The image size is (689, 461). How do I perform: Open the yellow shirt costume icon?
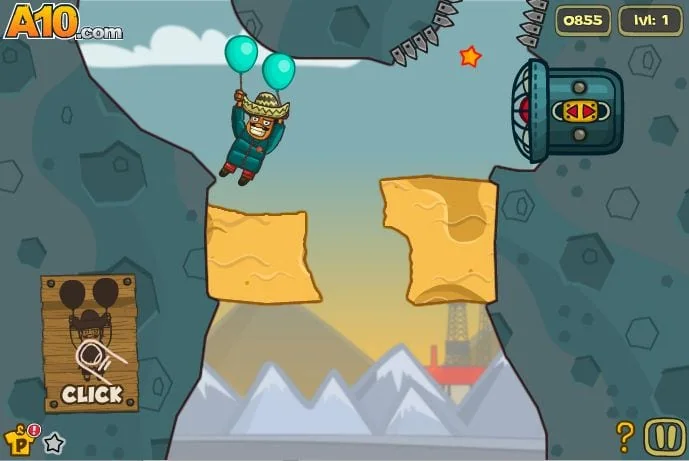click(19, 439)
